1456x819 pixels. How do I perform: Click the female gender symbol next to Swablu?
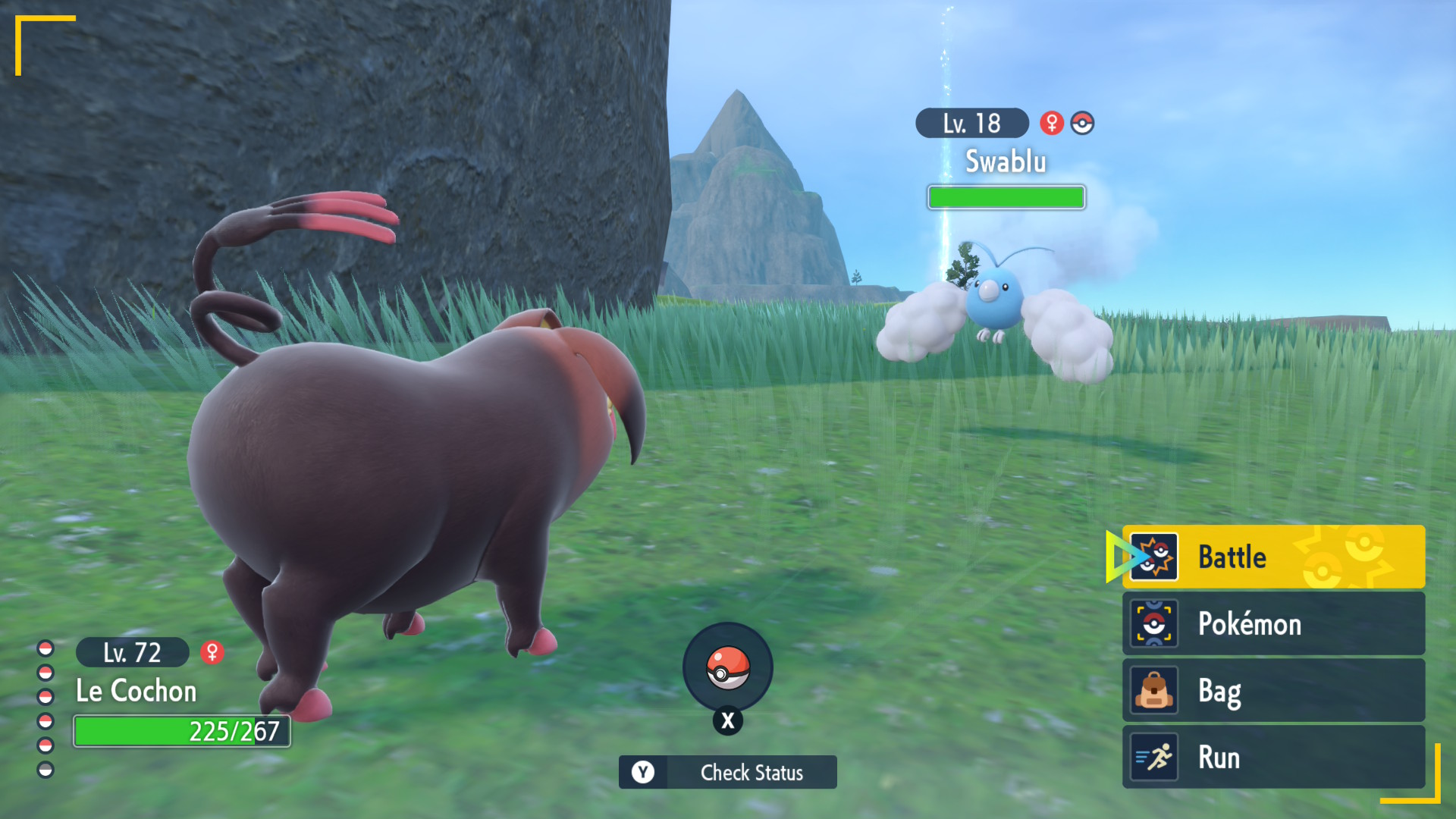[1050, 122]
